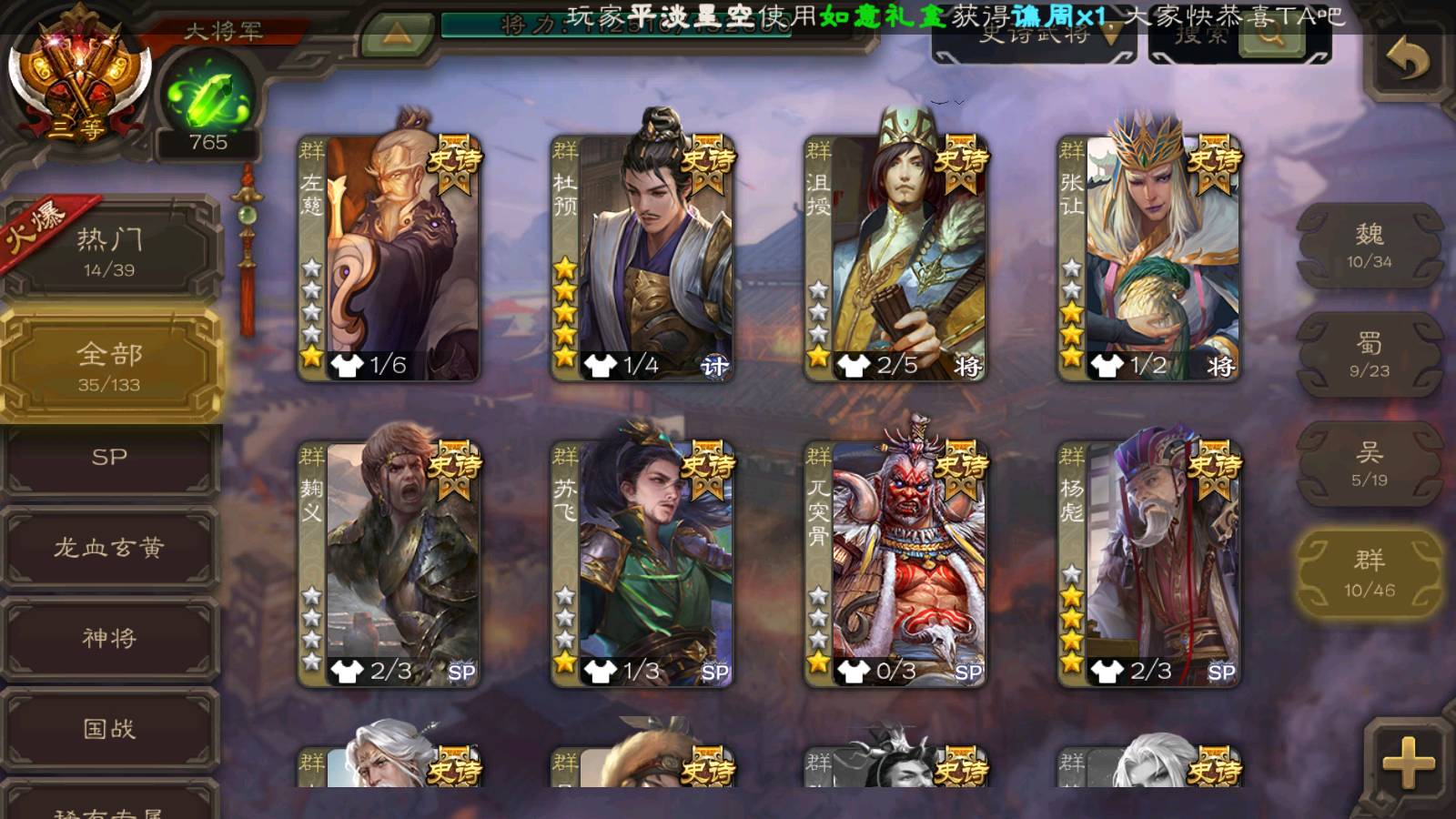Viewport: 1456px width, 819px height.
Task: Filter heroes by 魏 faction
Action: [1370, 246]
